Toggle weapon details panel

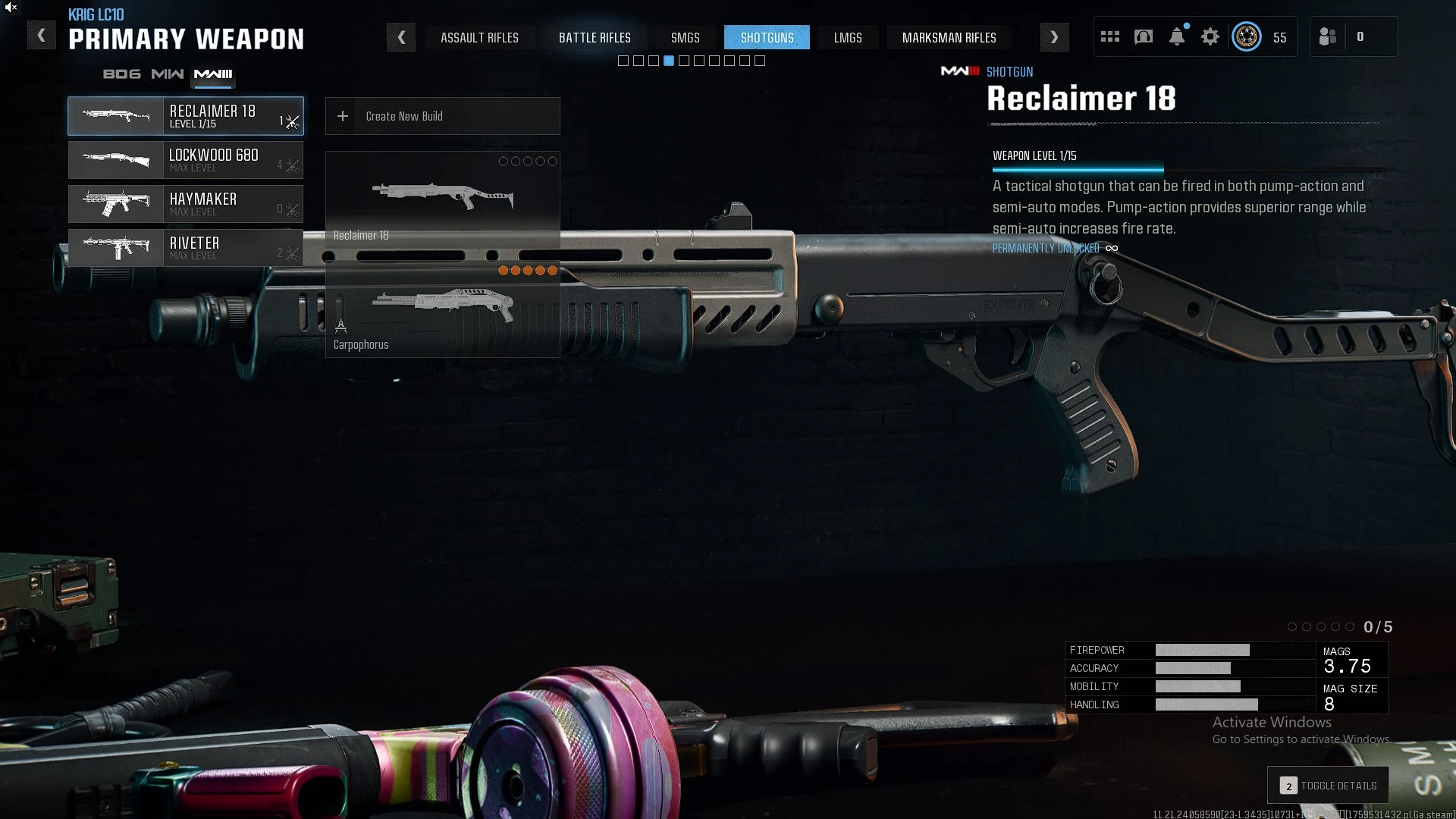point(1328,786)
